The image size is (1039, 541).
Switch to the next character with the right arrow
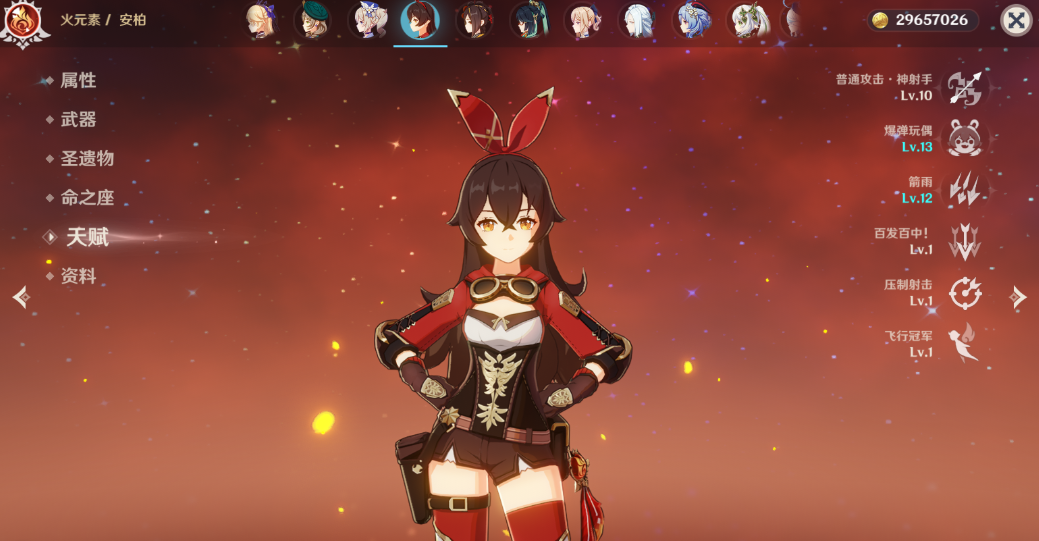click(x=1018, y=296)
